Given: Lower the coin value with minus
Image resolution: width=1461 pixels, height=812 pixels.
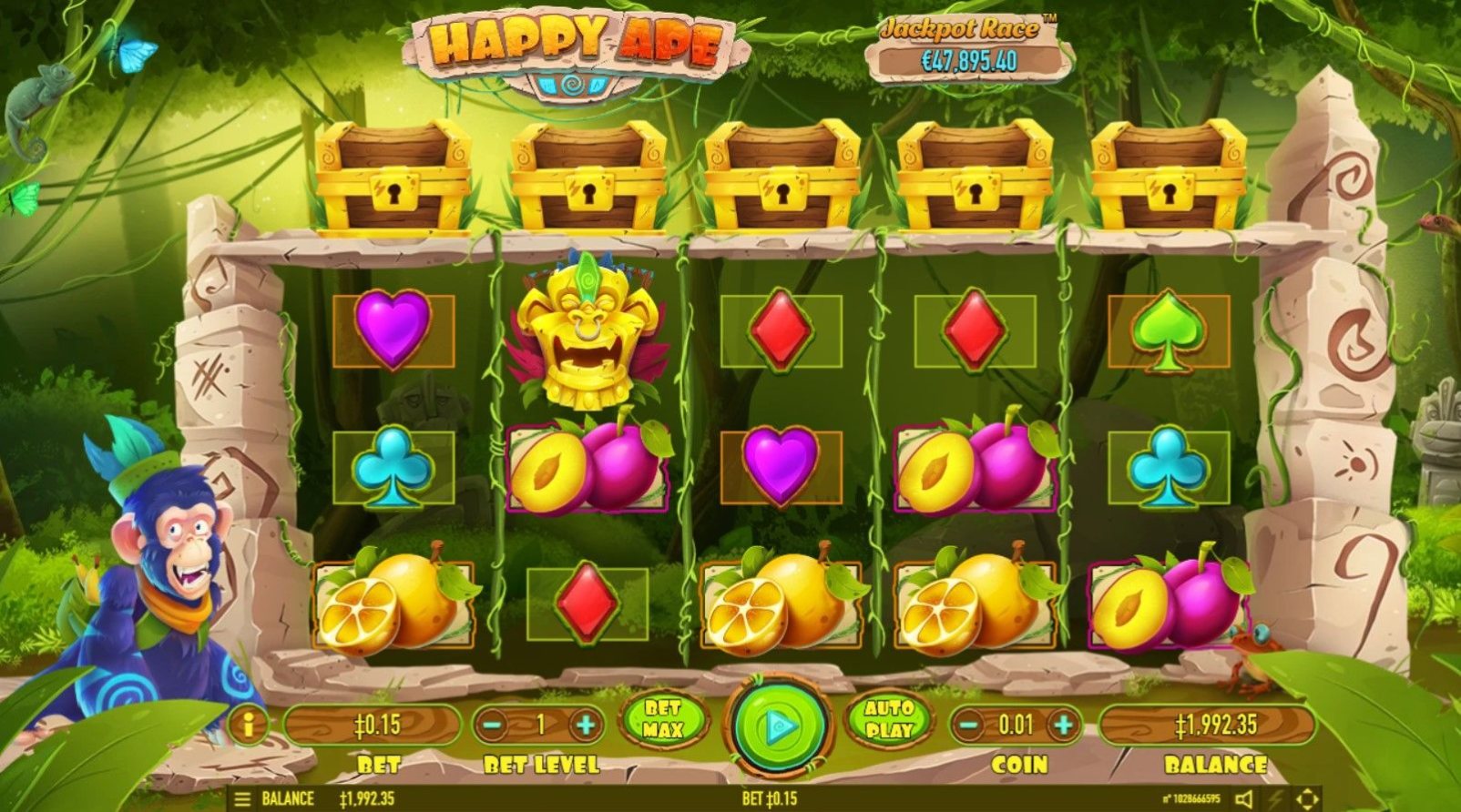Looking at the screenshot, I should click(x=971, y=726).
